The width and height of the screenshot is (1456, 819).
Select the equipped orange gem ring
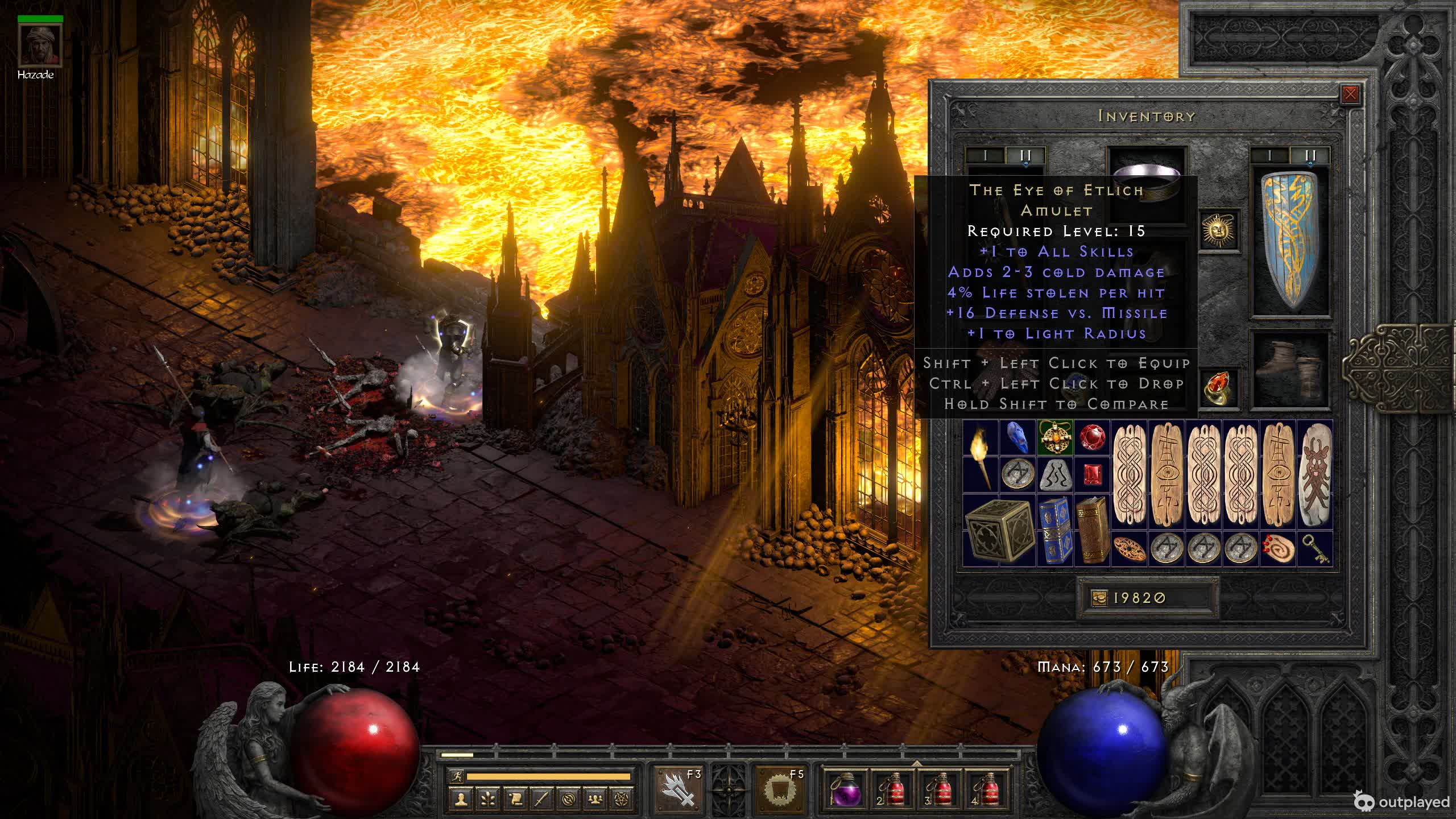[1218, 388]
